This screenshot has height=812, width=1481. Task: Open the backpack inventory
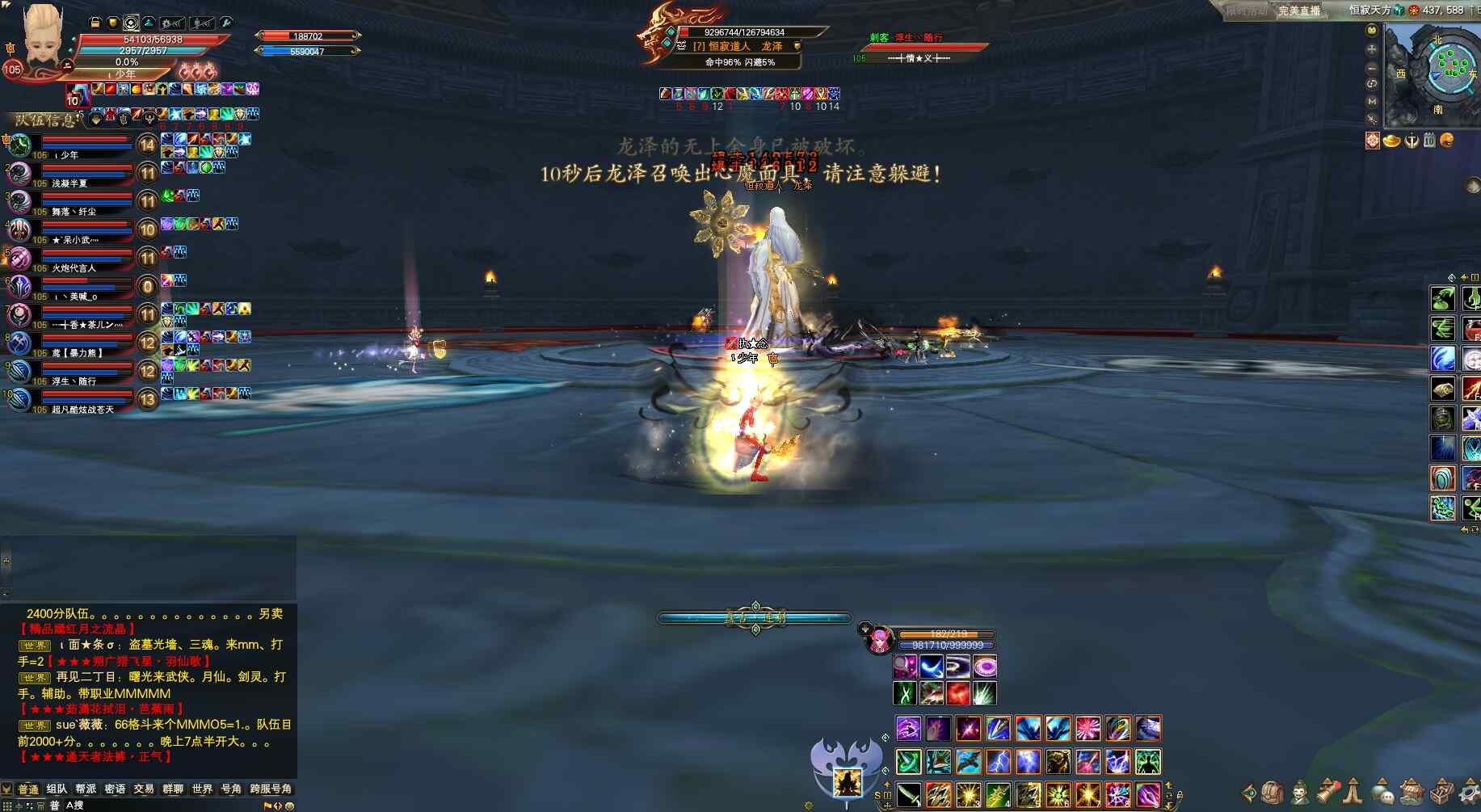coord(1273,793)
